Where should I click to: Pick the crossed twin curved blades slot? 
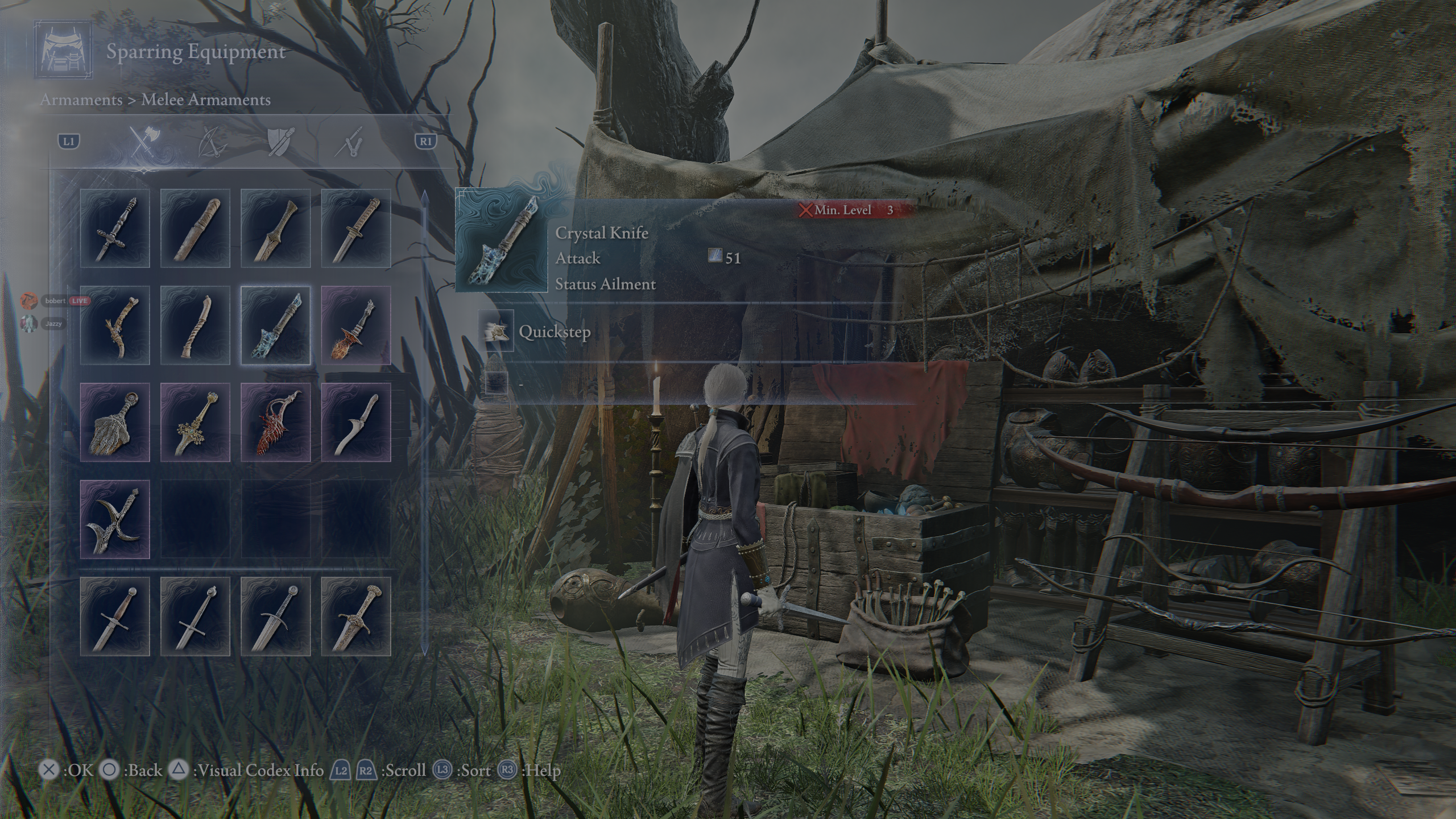click(x=115, y=519)
